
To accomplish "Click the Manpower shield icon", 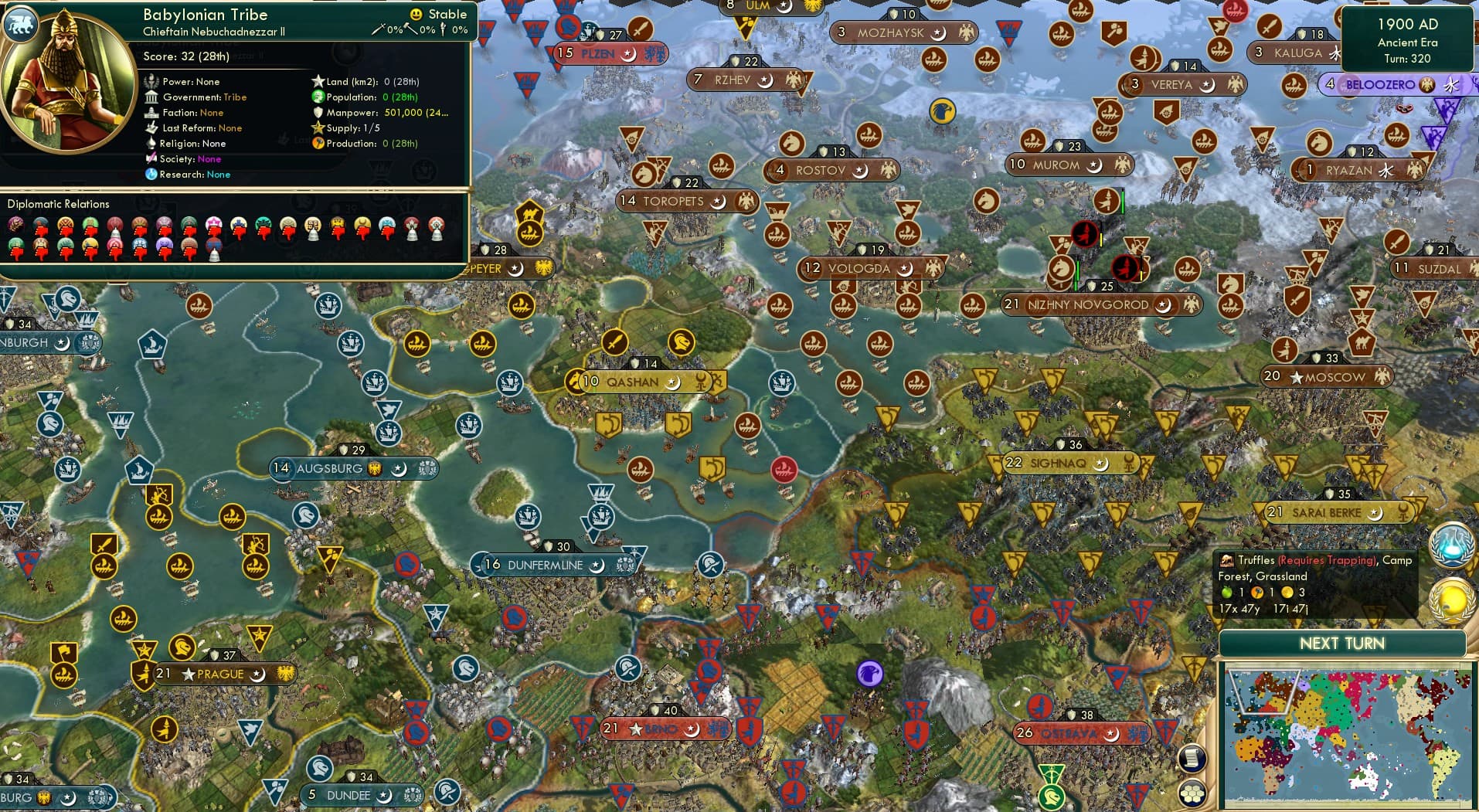I will pyautogui.click(x=317, y=113).
